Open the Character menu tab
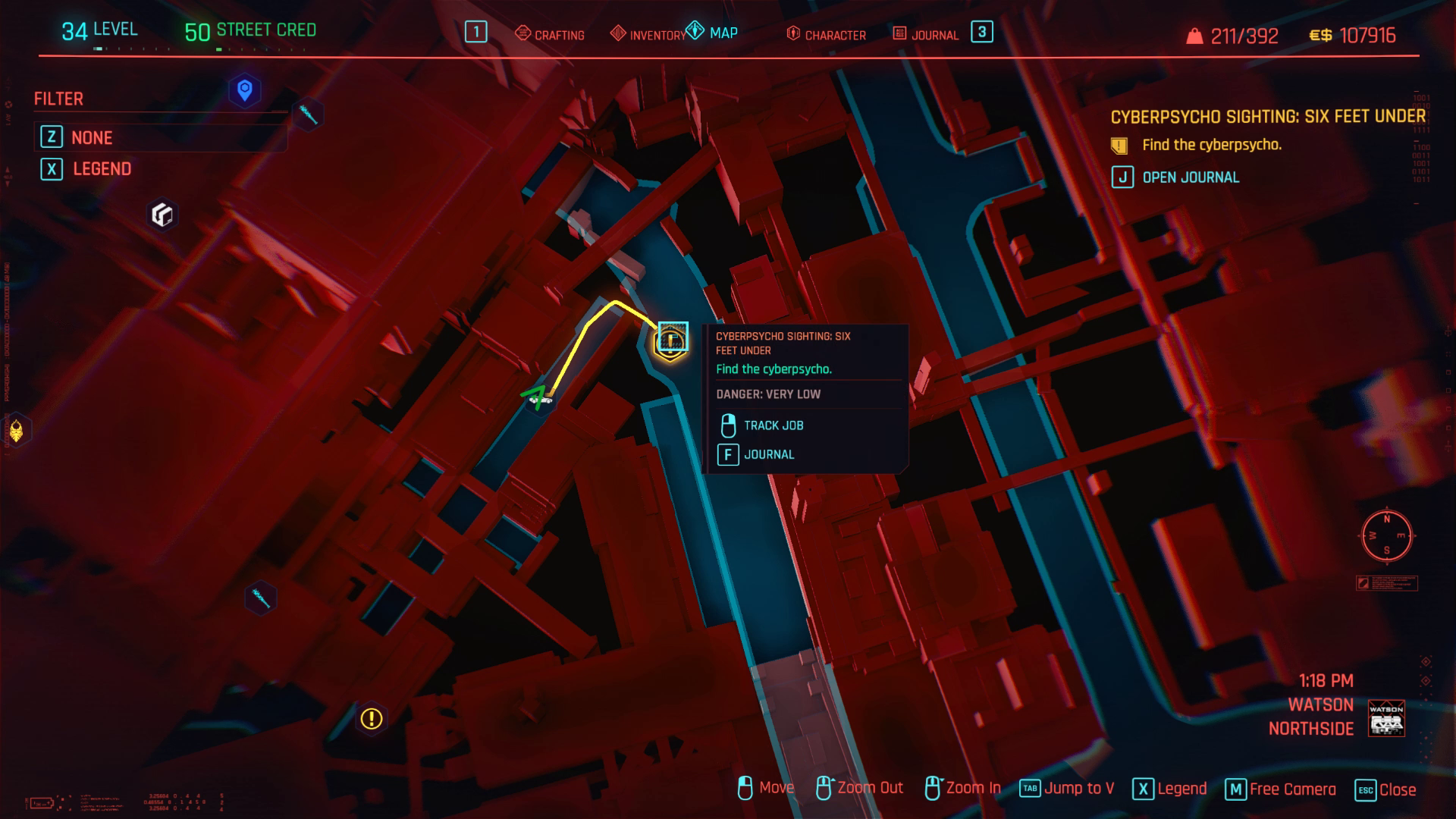 click(x=834, y=35)
